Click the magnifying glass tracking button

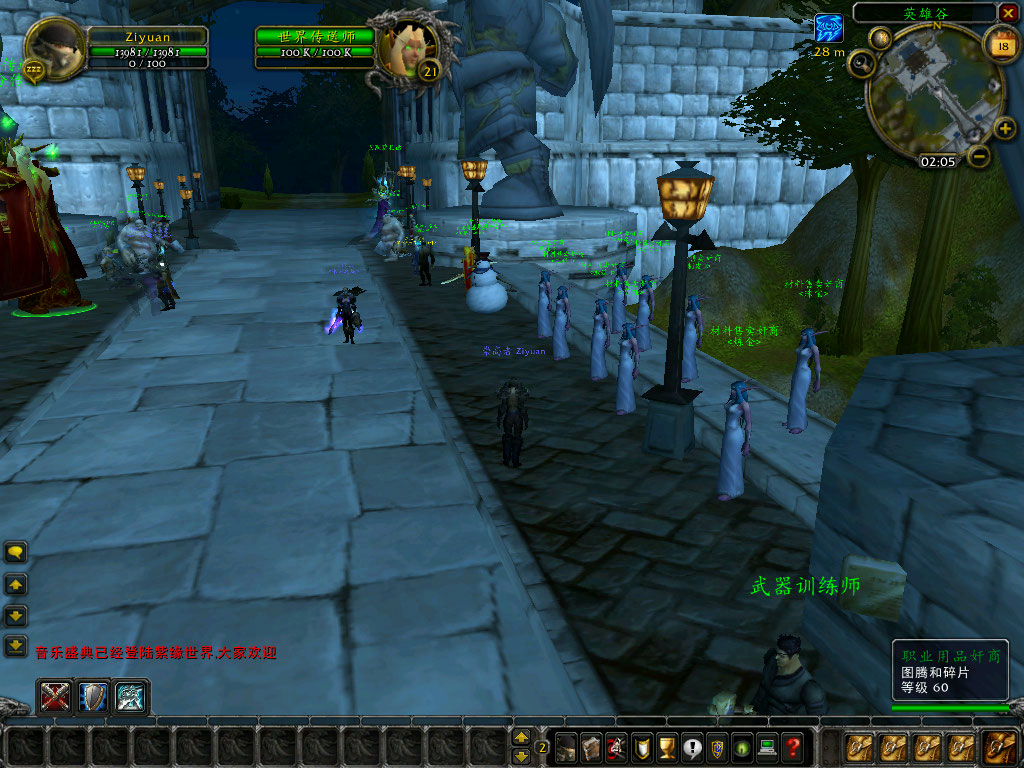tap(861, 64)
